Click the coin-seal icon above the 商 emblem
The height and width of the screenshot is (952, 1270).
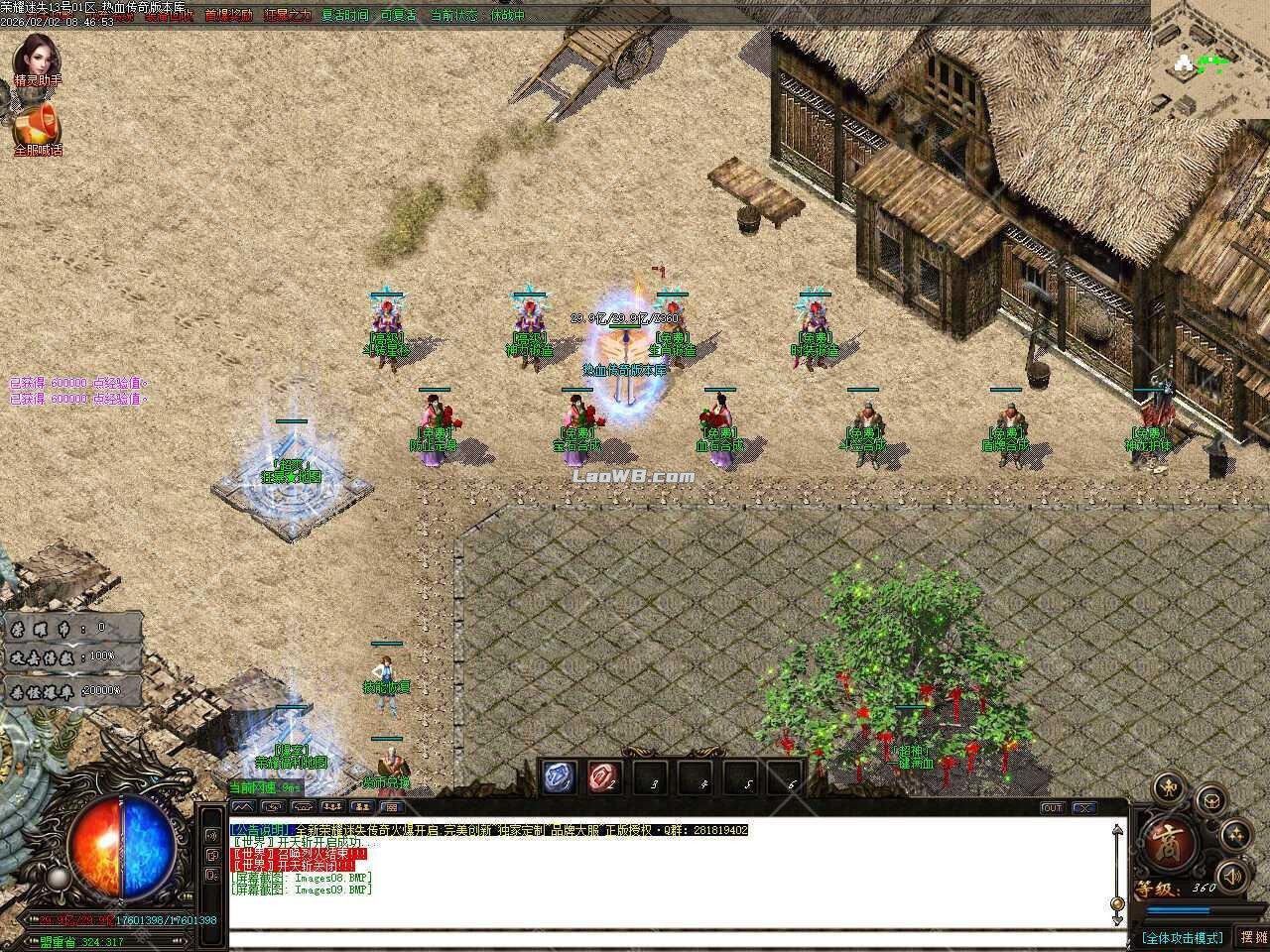pyautogui.click(x=1167, y=788)
